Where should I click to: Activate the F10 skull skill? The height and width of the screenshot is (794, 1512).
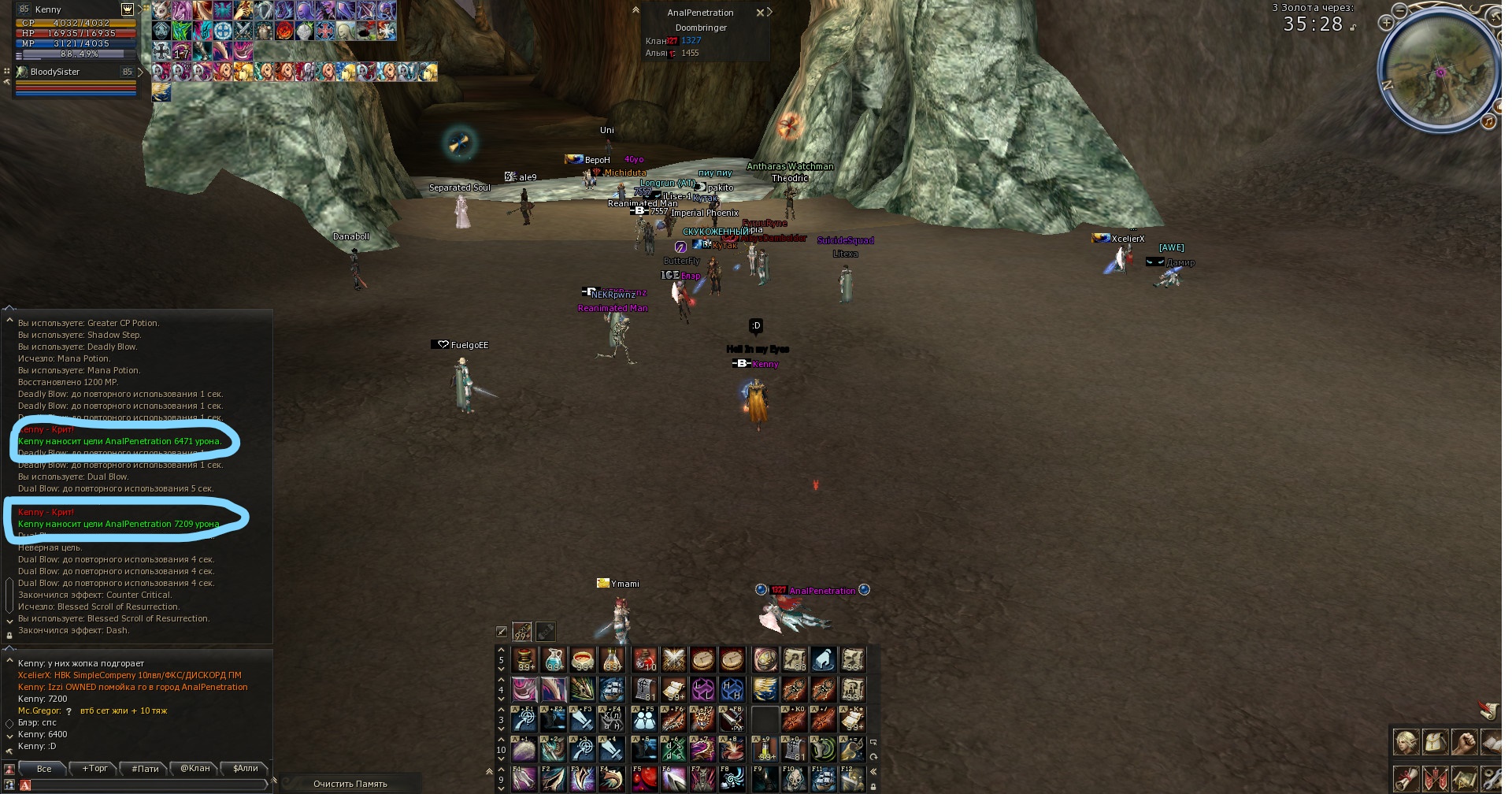794,779
